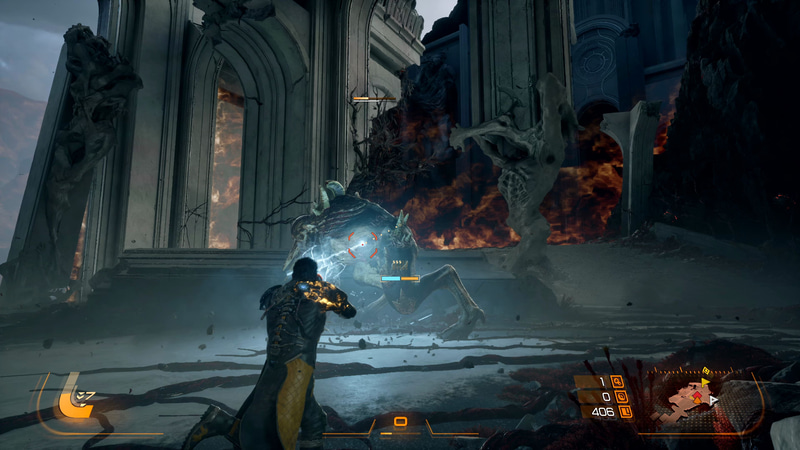Select the yellow flag marker on minimap
800x450 pixels.
click(x=704, y=383)
